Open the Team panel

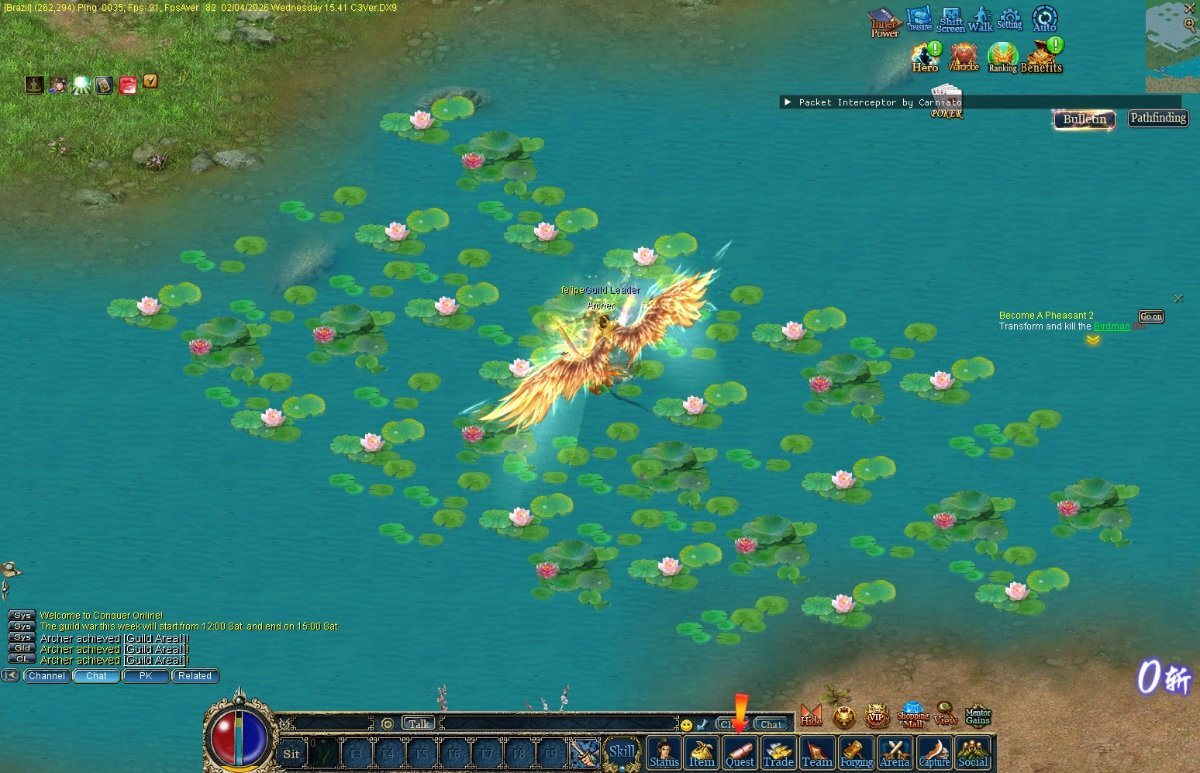click(817, 752)
